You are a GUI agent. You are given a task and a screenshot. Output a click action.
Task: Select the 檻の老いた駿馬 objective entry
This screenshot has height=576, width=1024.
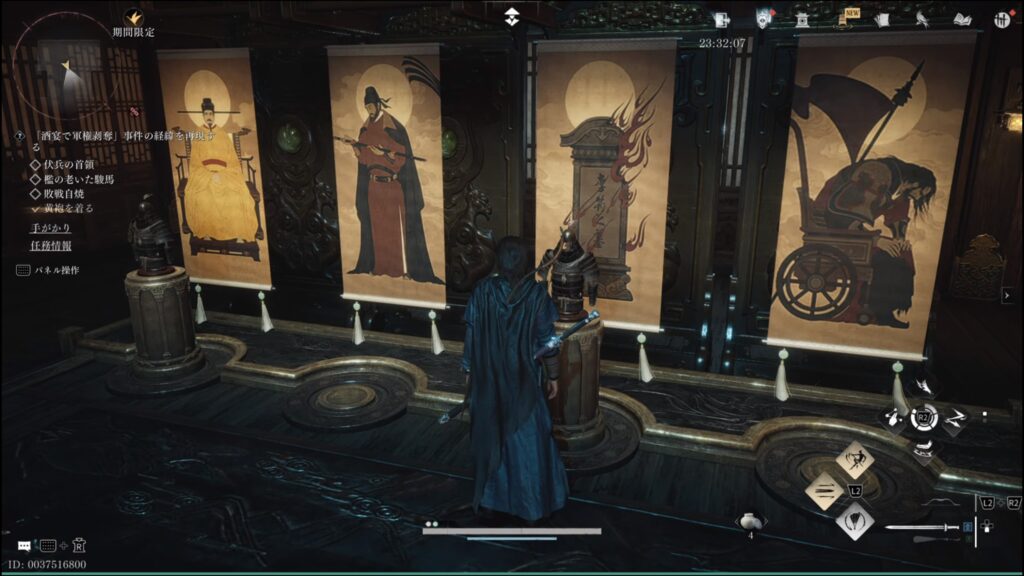pyautogui.click(x=69, y=179)
